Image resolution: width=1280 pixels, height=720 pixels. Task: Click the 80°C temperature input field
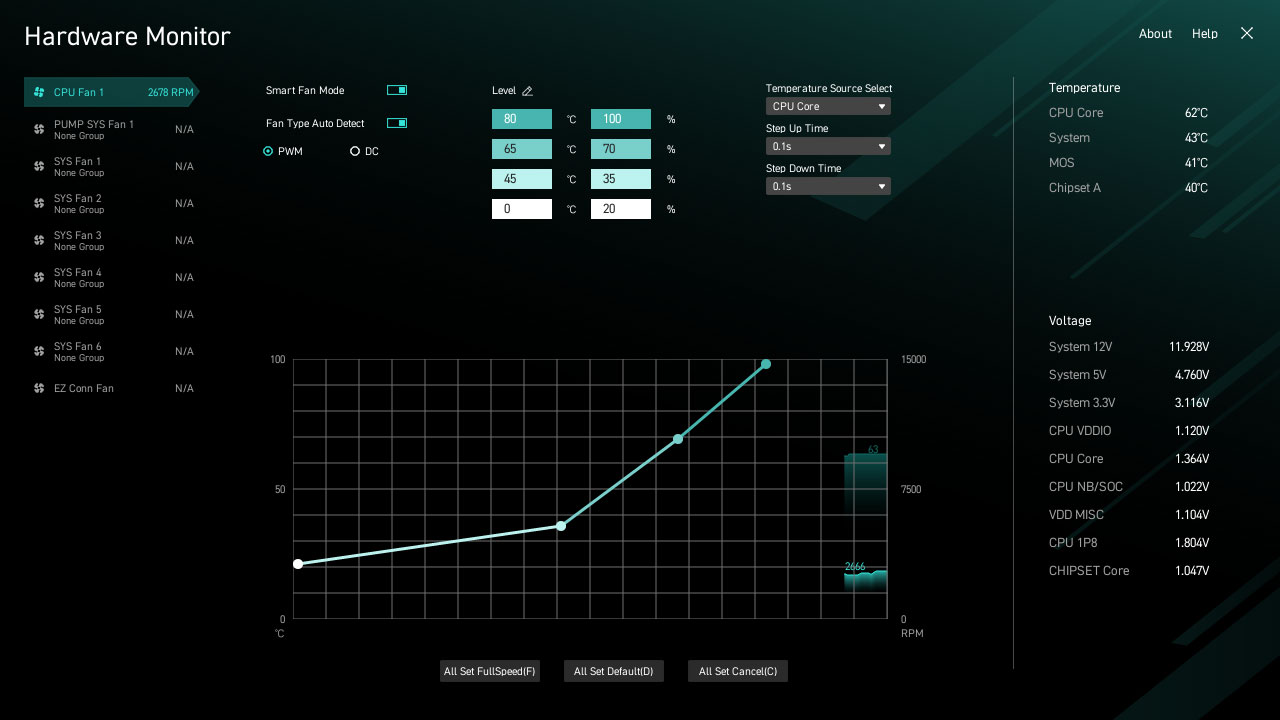(x=521, y=118)
